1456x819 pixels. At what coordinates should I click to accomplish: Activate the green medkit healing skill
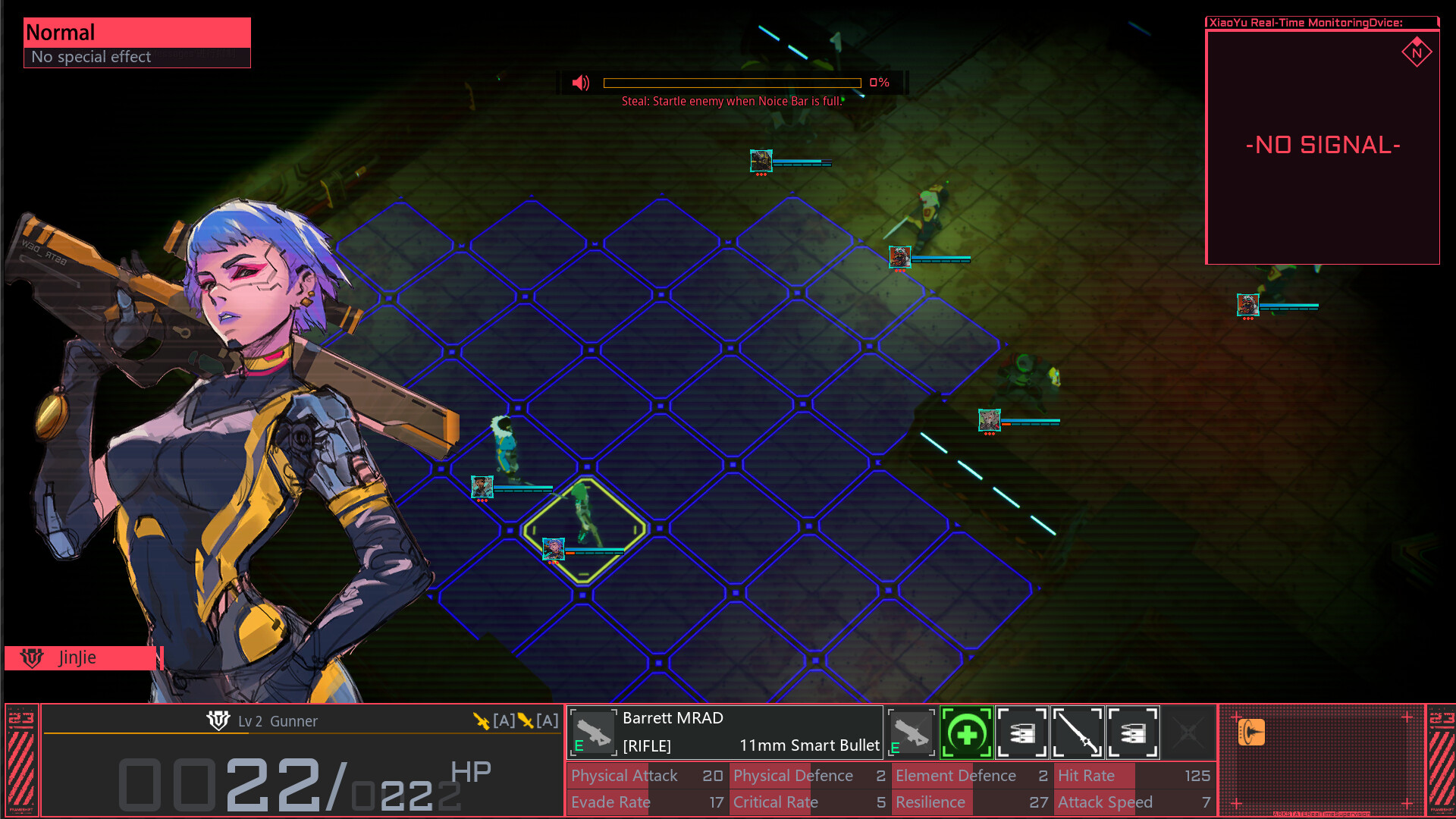[966, 732]
